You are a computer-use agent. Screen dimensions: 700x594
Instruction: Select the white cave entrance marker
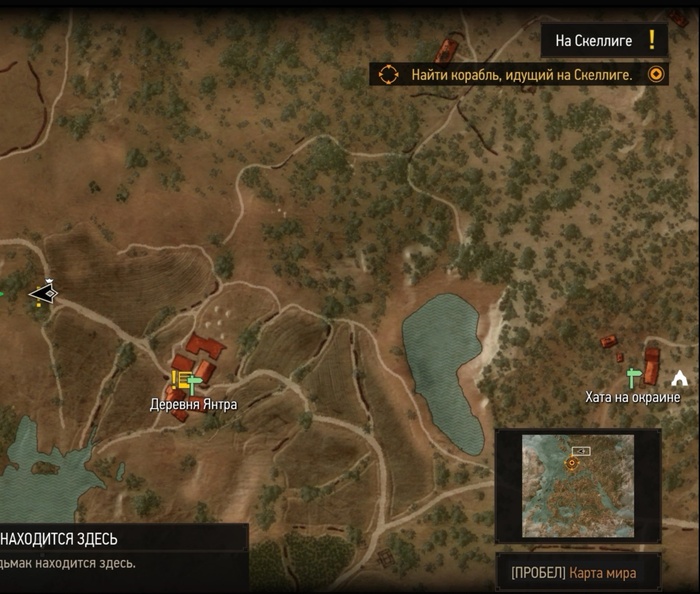click(x=681, y=378)
